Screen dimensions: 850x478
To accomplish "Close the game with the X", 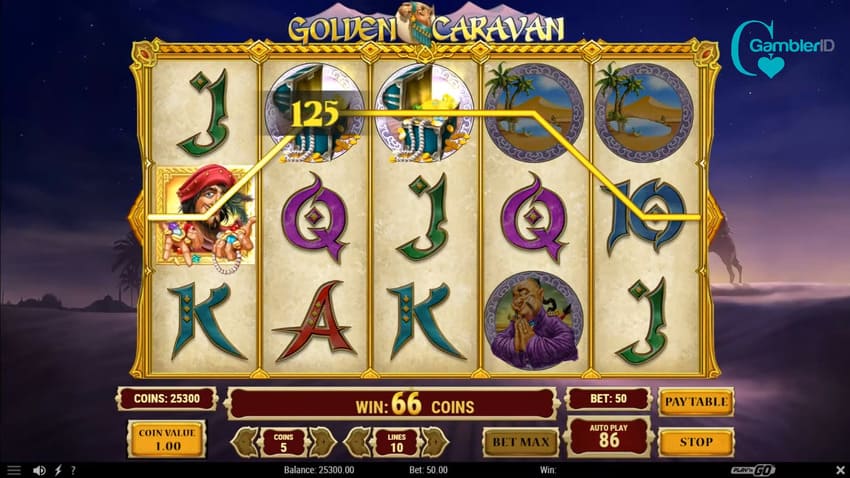I will click(838, 469).
